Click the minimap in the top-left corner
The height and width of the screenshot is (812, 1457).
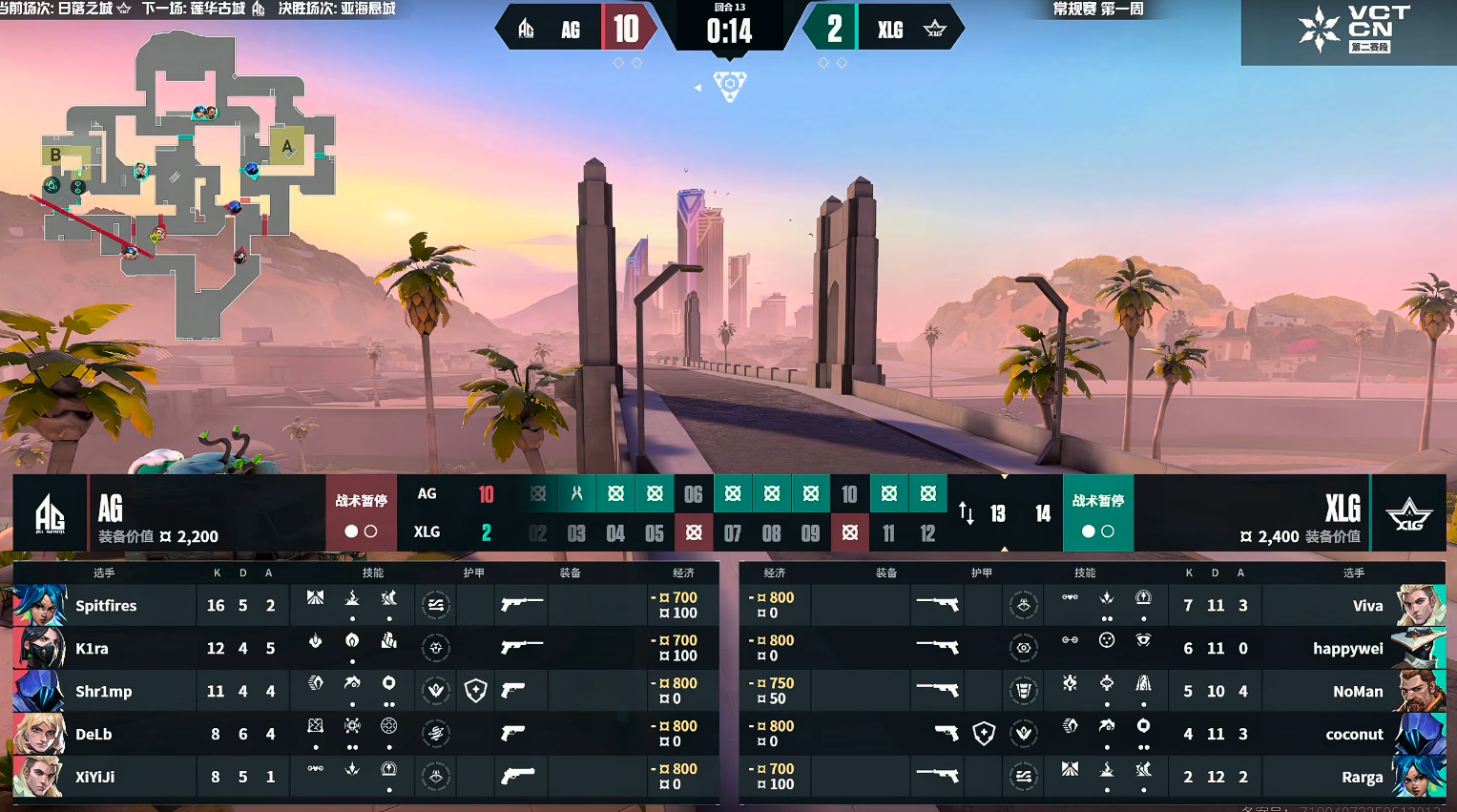click(x=186, y=181)
